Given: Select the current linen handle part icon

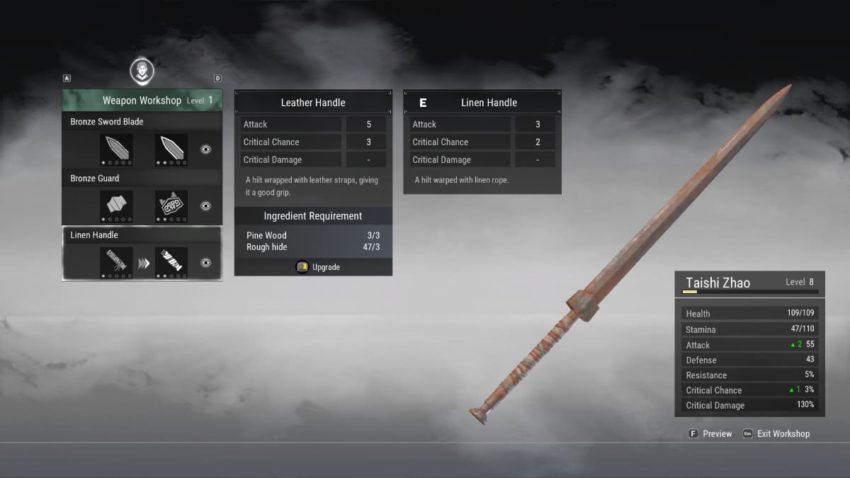Looking at the screenshot, I should pyautogui.click(x=117, y=262).
